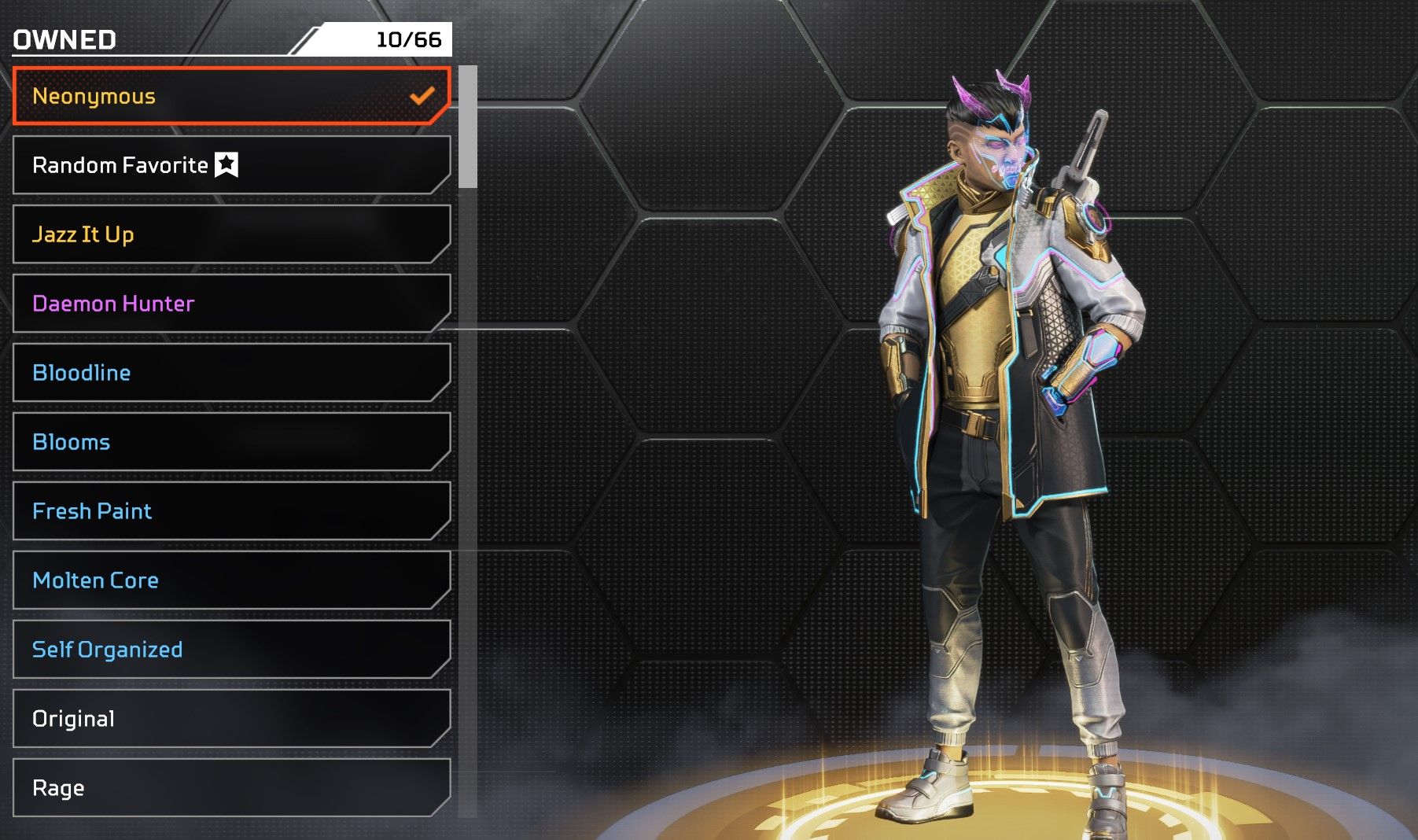Equip the Jazz It Up skin
This screenshot has height=840, width=1418.
pyautogui.click(x=231, y=234)
